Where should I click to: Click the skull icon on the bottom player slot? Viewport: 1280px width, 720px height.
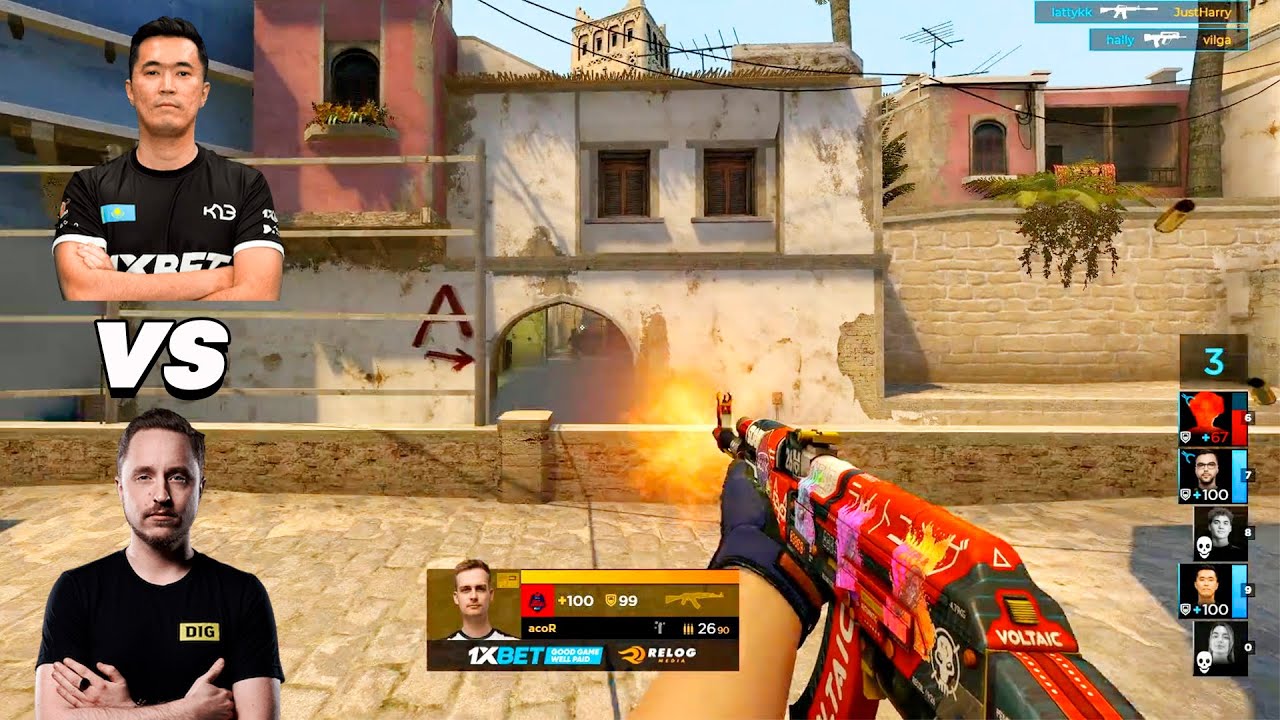coord(1204,662)
